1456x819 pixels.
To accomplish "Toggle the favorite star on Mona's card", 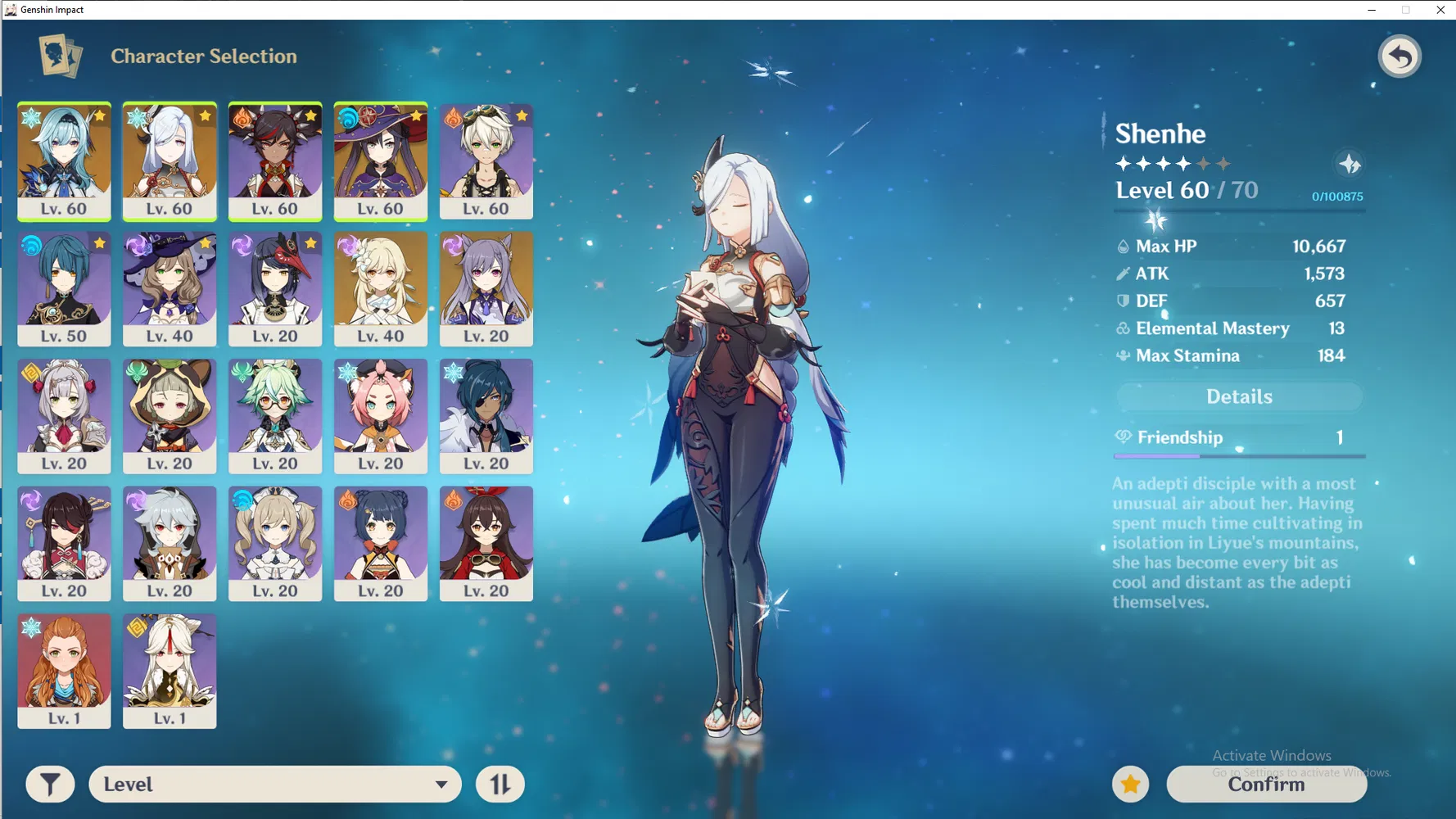I will click(417, 115).
